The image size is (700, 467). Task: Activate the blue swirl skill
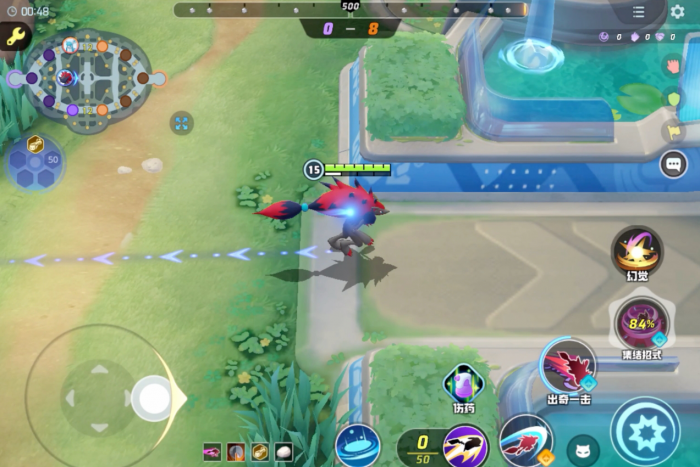(357, 445)
